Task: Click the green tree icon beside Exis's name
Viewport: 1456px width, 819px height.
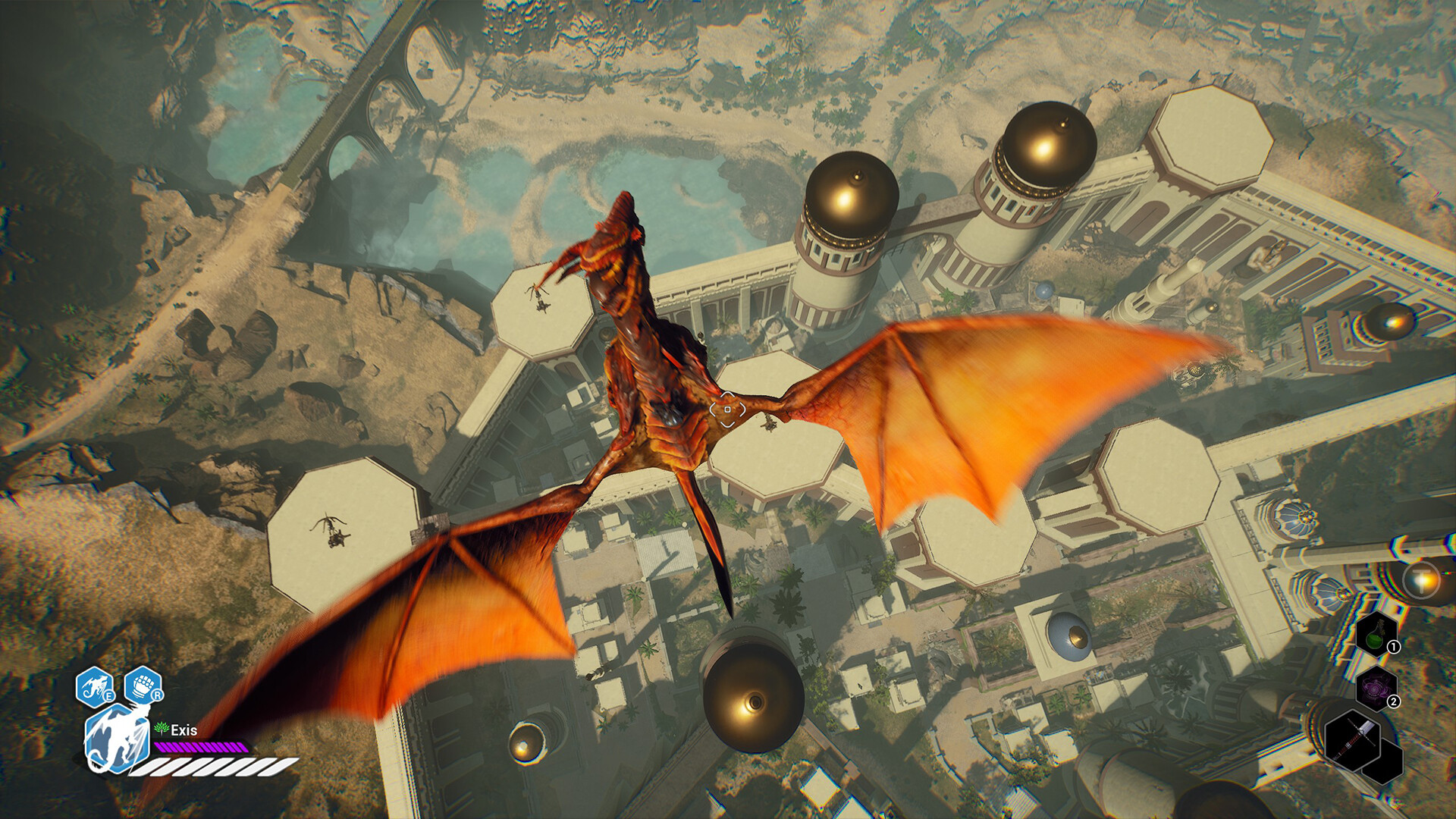Action: pyautogui.click(x=160, y=729)
